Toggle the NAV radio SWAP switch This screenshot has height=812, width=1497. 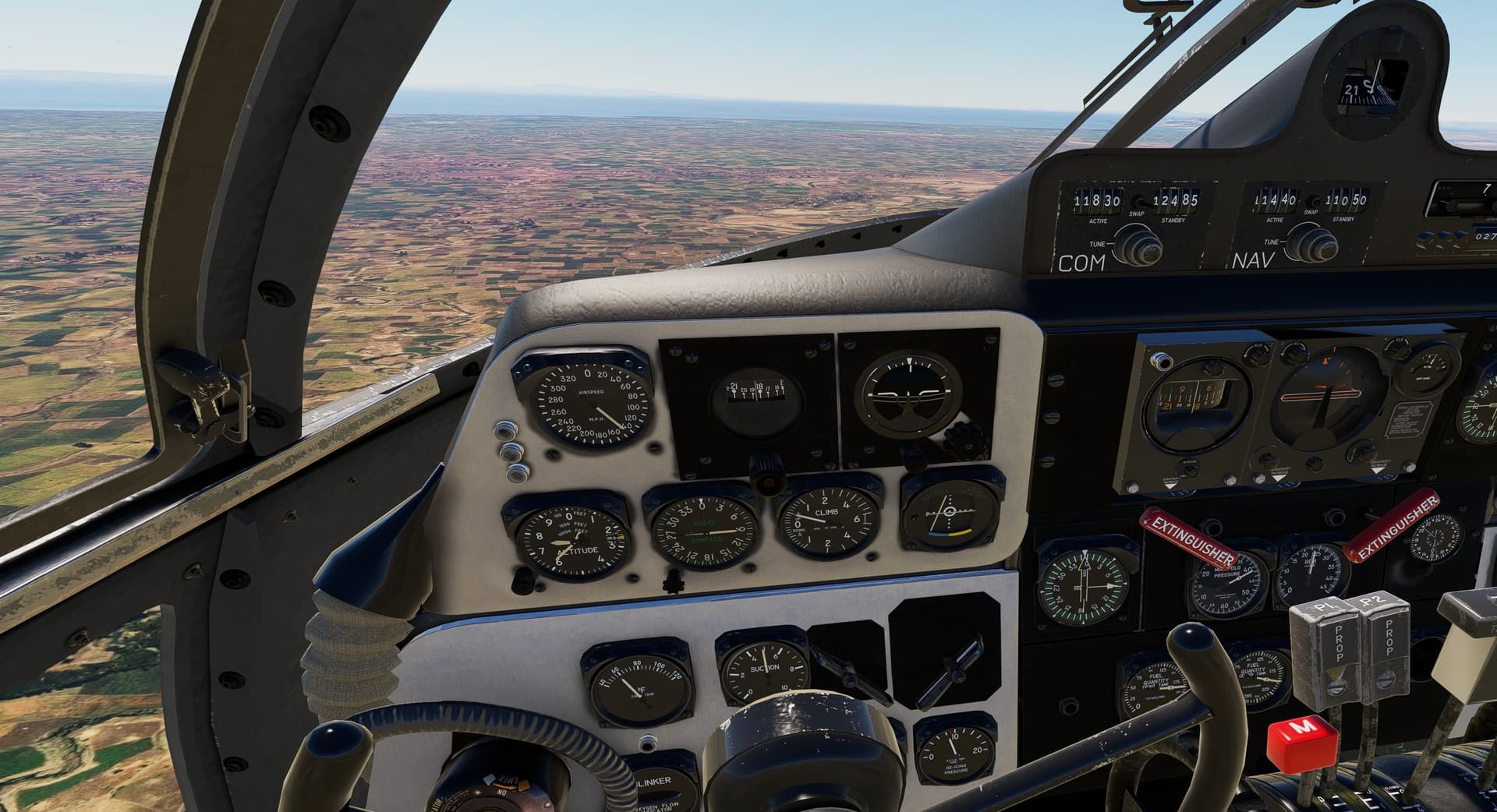coord(1314,202)
